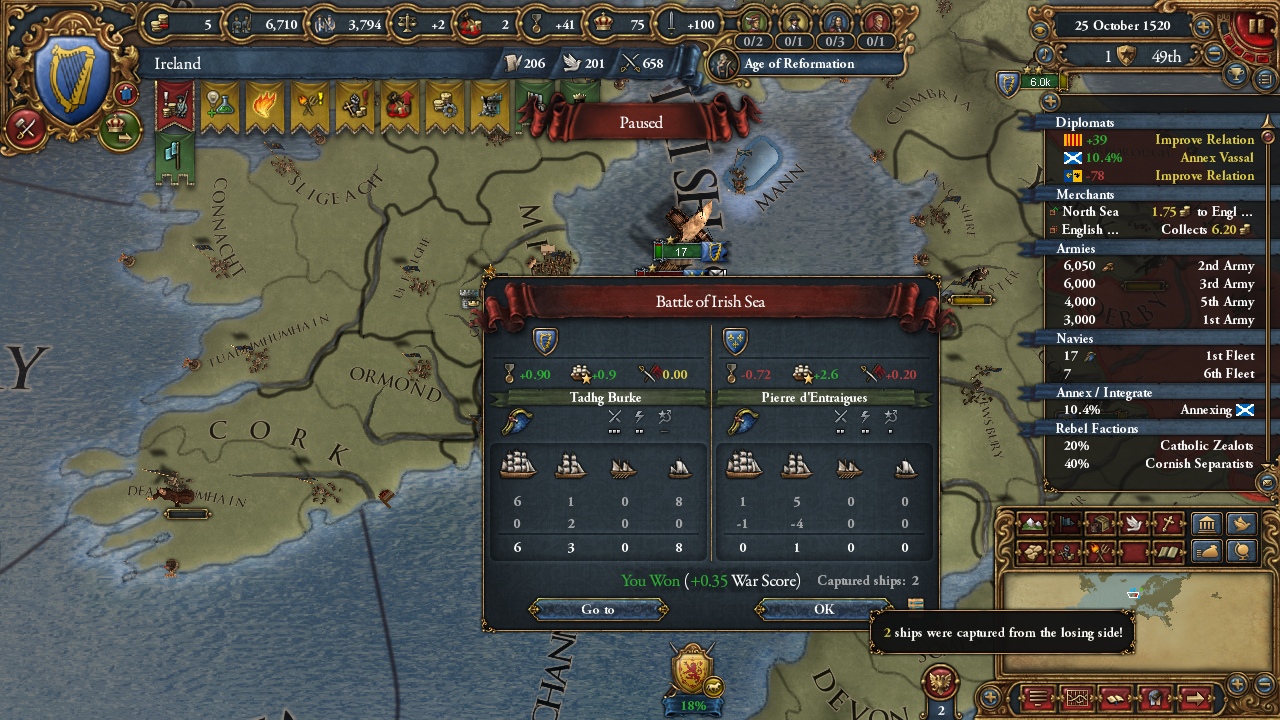
Task: Open the lightbulb and flask alert banner
Action: pos(220,106)
